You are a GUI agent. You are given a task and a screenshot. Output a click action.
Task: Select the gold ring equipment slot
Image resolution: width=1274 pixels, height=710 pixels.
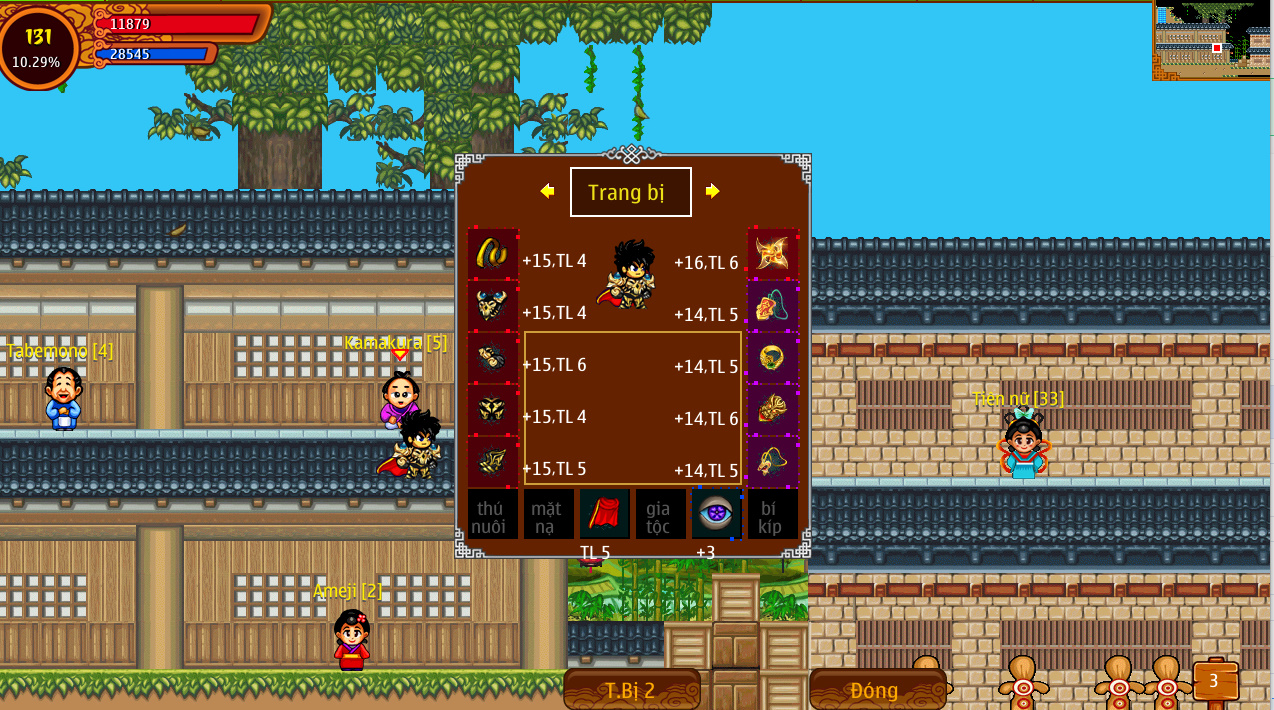tap(773, 357)
